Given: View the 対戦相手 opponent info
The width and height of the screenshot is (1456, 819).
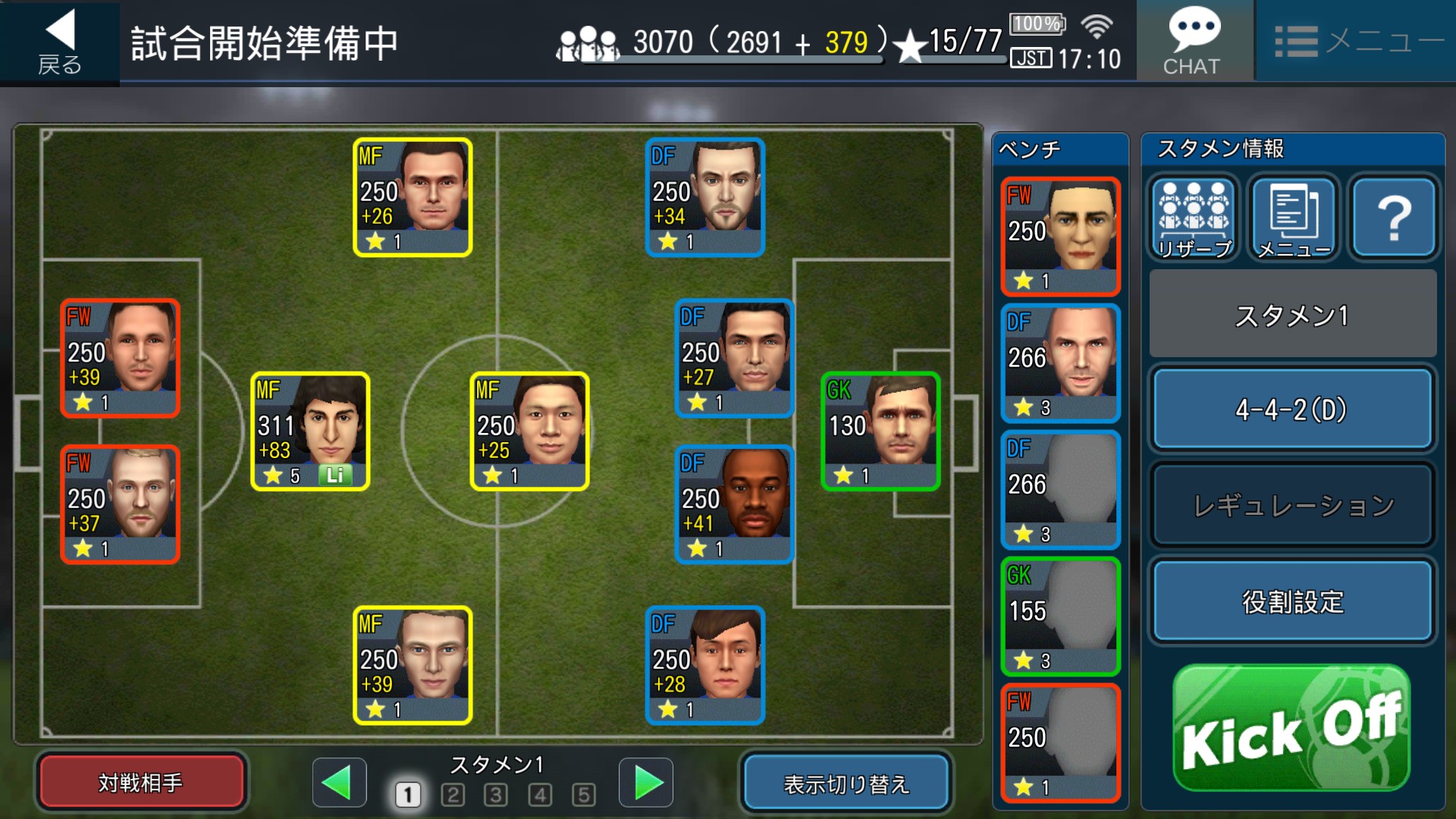Looking at the screenshot, I should (141, 782).
